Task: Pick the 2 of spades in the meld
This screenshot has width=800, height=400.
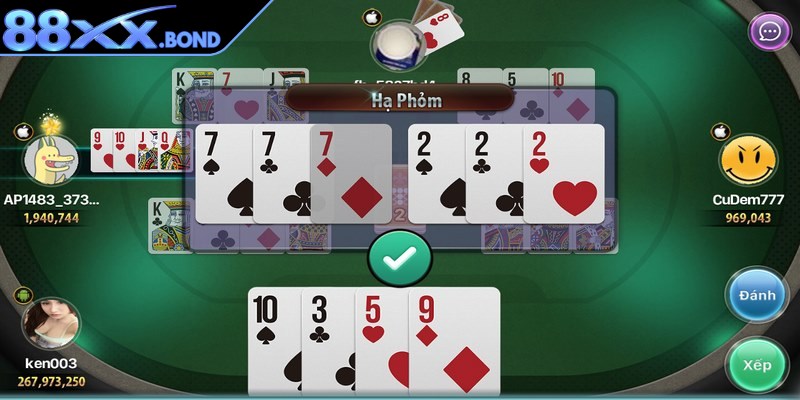Action: click(x=436, y=175)
